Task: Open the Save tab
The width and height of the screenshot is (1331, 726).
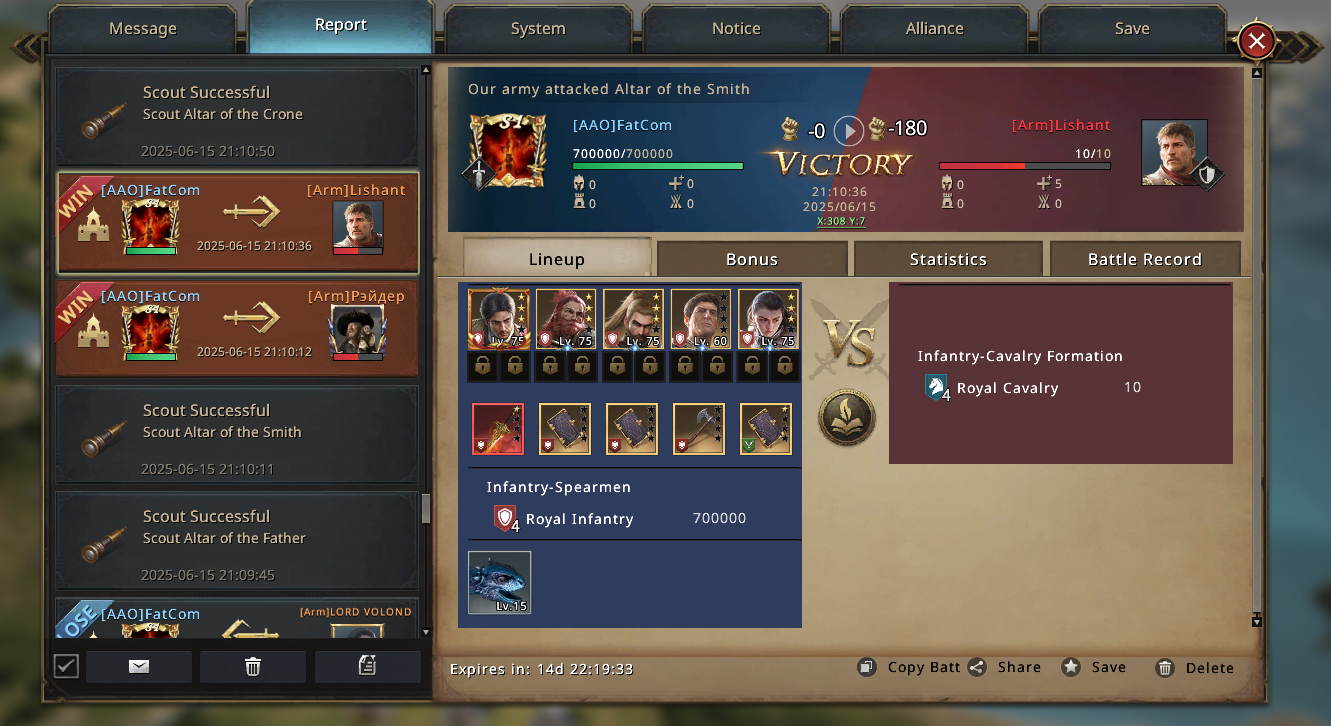Action: (1132, 29)
